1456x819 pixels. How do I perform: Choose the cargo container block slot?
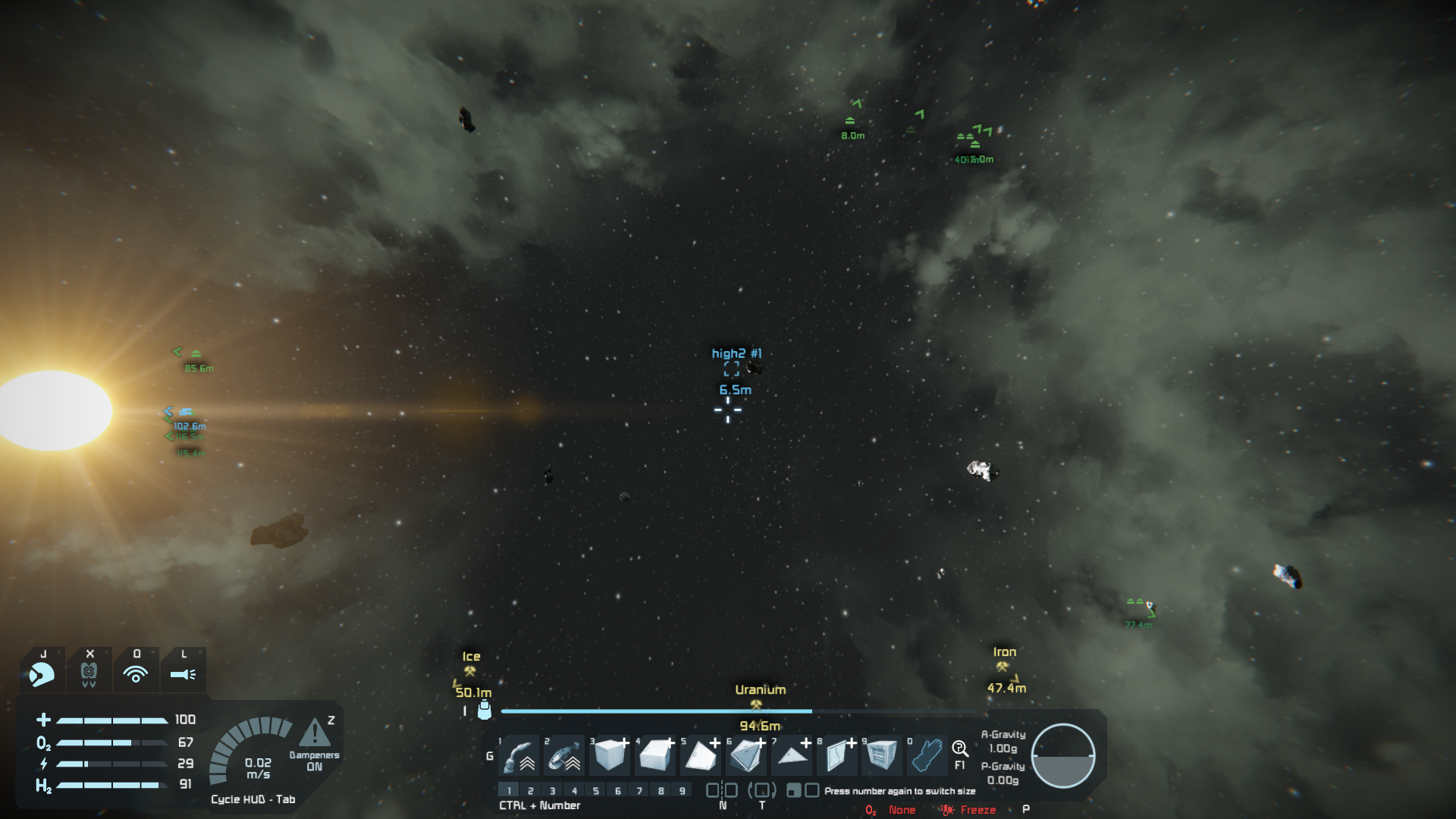[882, 755]
